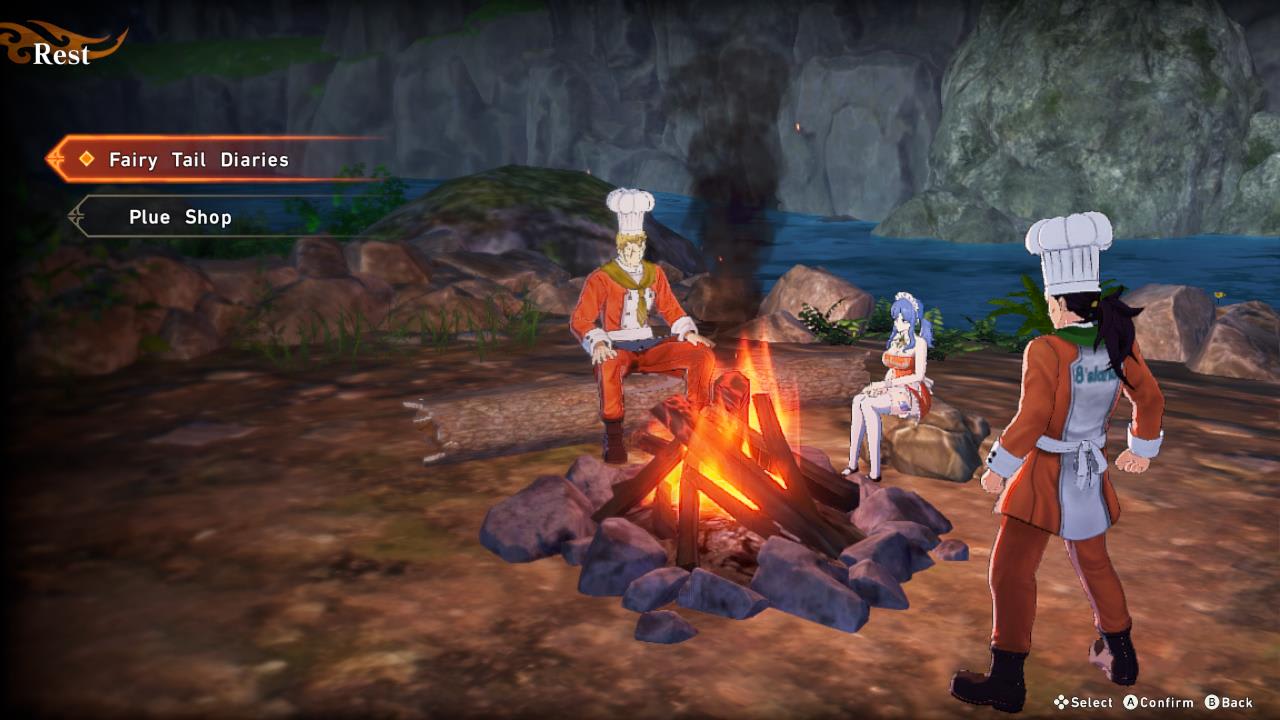Image resolution: width=1280 pixels, height=720 pixels.
Task: Click the arrow tip of the highlighted menu banner
Action: coord(50,159)
